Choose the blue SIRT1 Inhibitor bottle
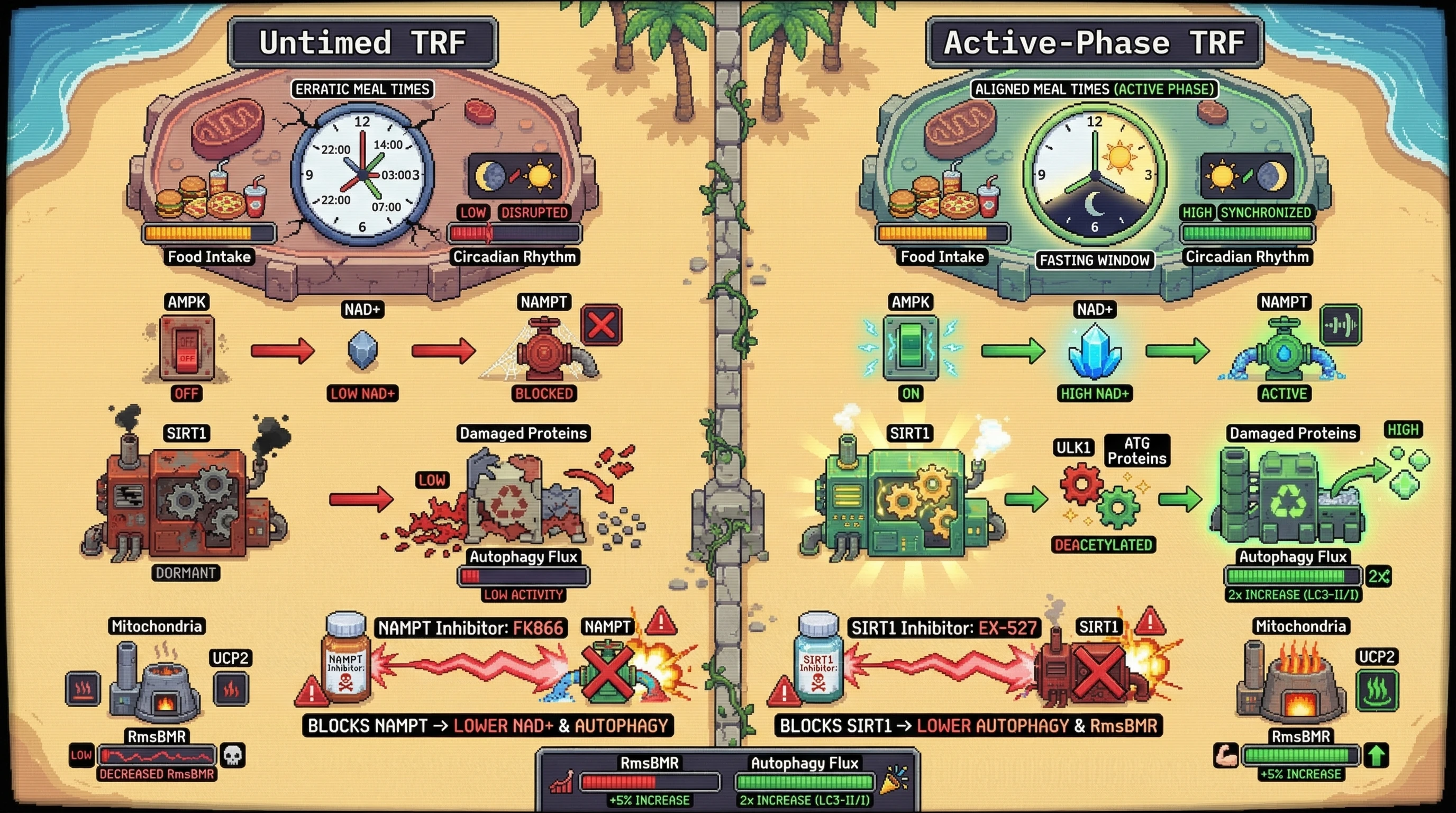The width and height of the screenshot is (1456, 813). click(818, 658)
